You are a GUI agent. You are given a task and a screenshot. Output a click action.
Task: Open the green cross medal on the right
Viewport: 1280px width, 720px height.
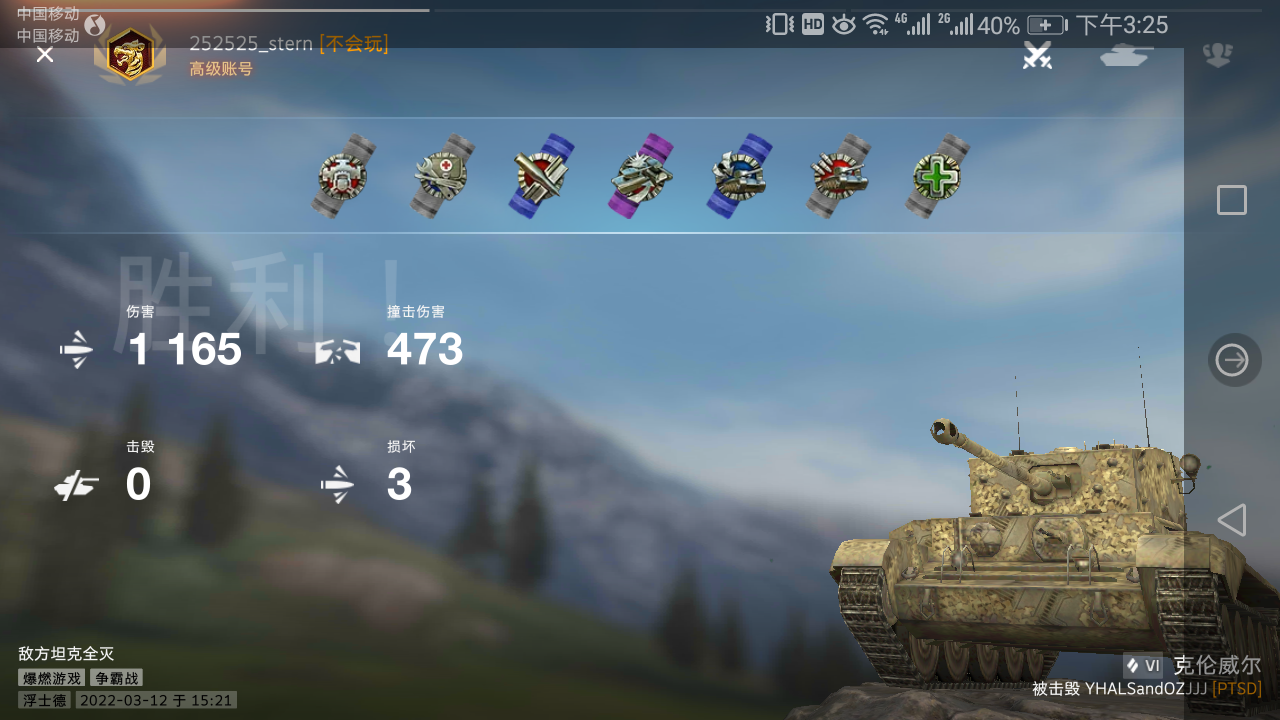coord(936,178)
